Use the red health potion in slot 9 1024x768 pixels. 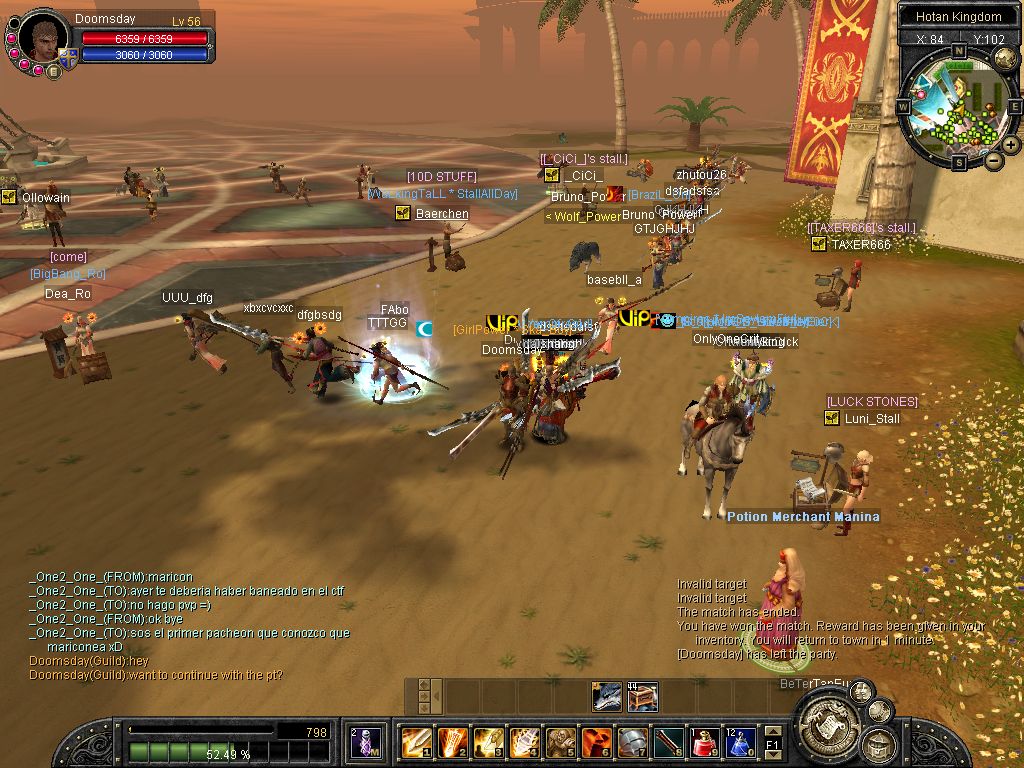click(x=704, y=742)
